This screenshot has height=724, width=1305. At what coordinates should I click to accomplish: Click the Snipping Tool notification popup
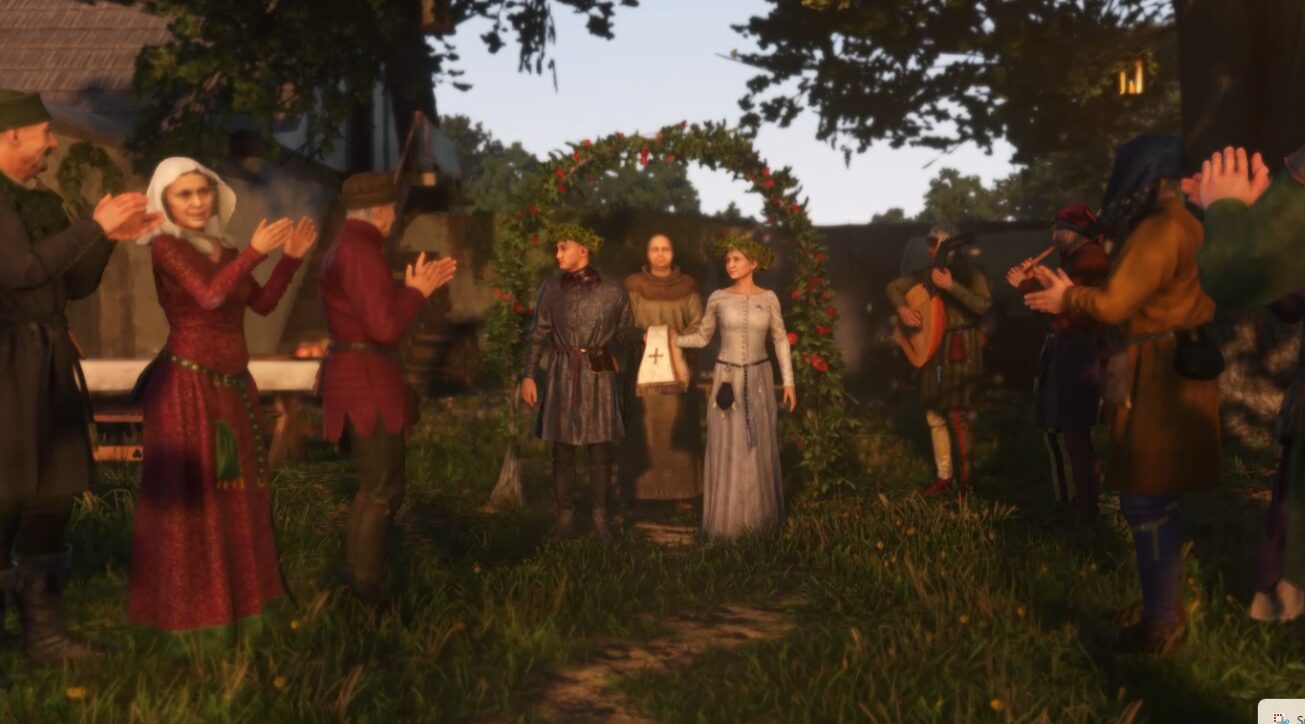coord(1283,712)
